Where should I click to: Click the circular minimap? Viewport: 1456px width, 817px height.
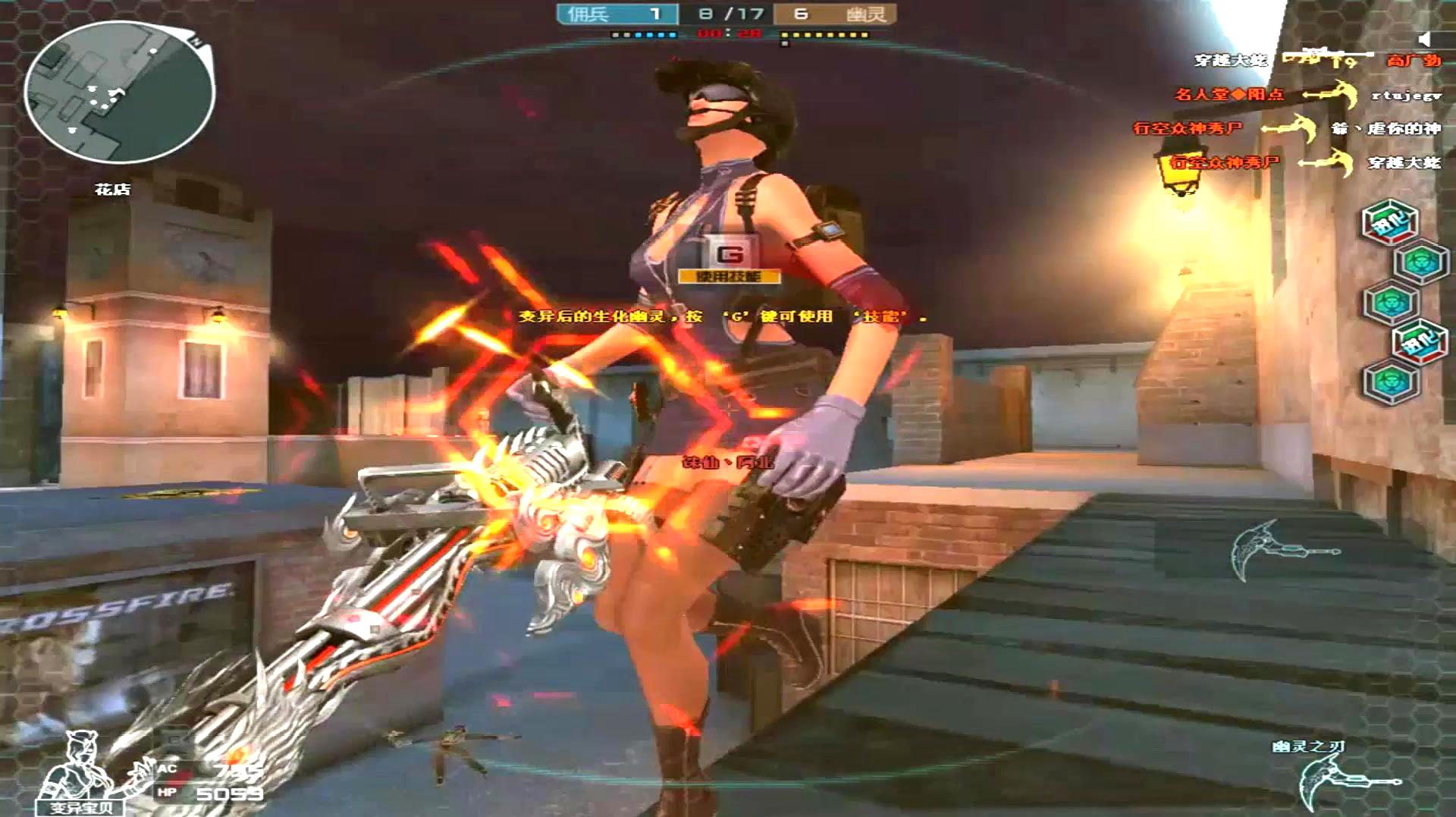click(119, 93)
